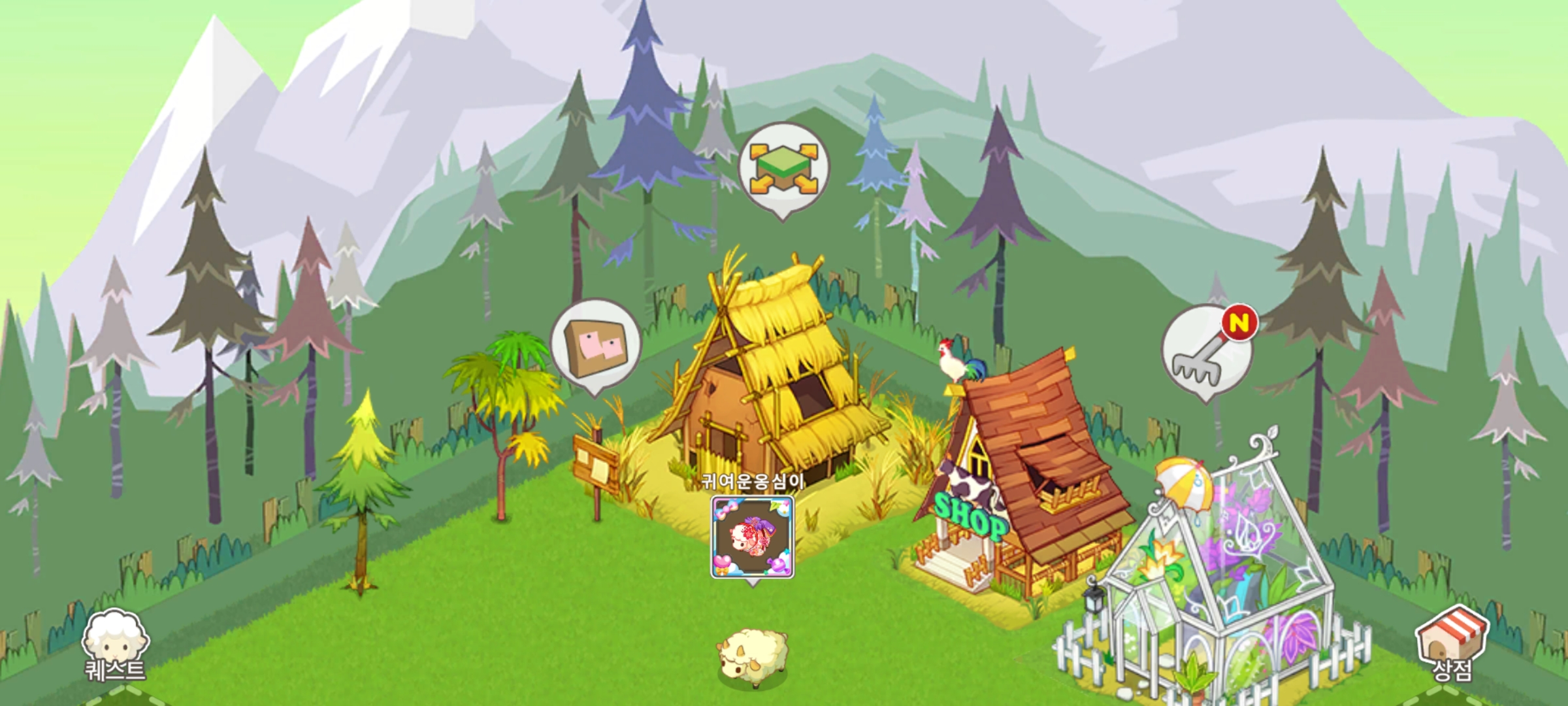Tap the land expansion bubble icon

point(783,169)
